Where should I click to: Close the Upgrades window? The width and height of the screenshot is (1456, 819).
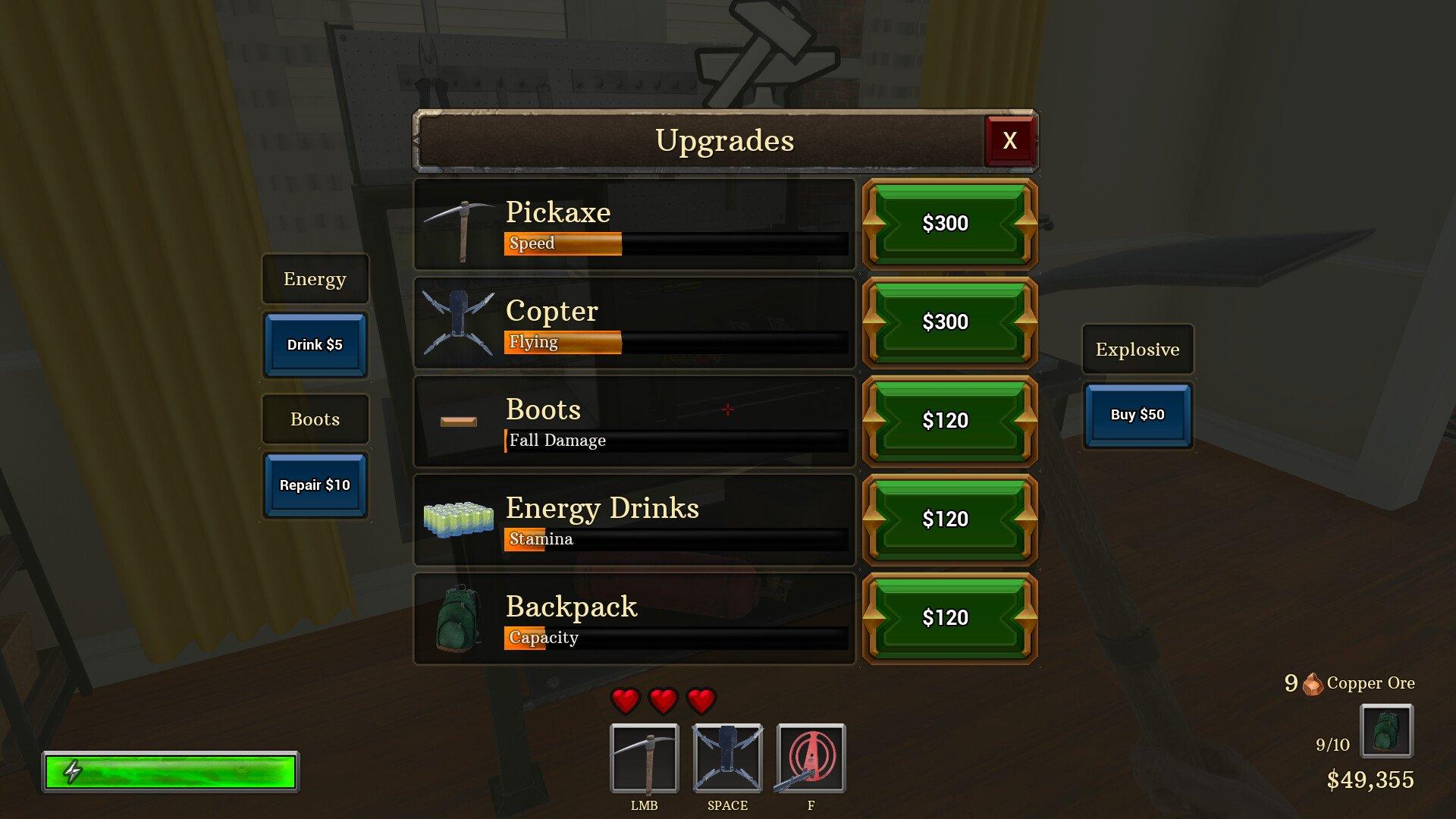(x=1009, y=140)
